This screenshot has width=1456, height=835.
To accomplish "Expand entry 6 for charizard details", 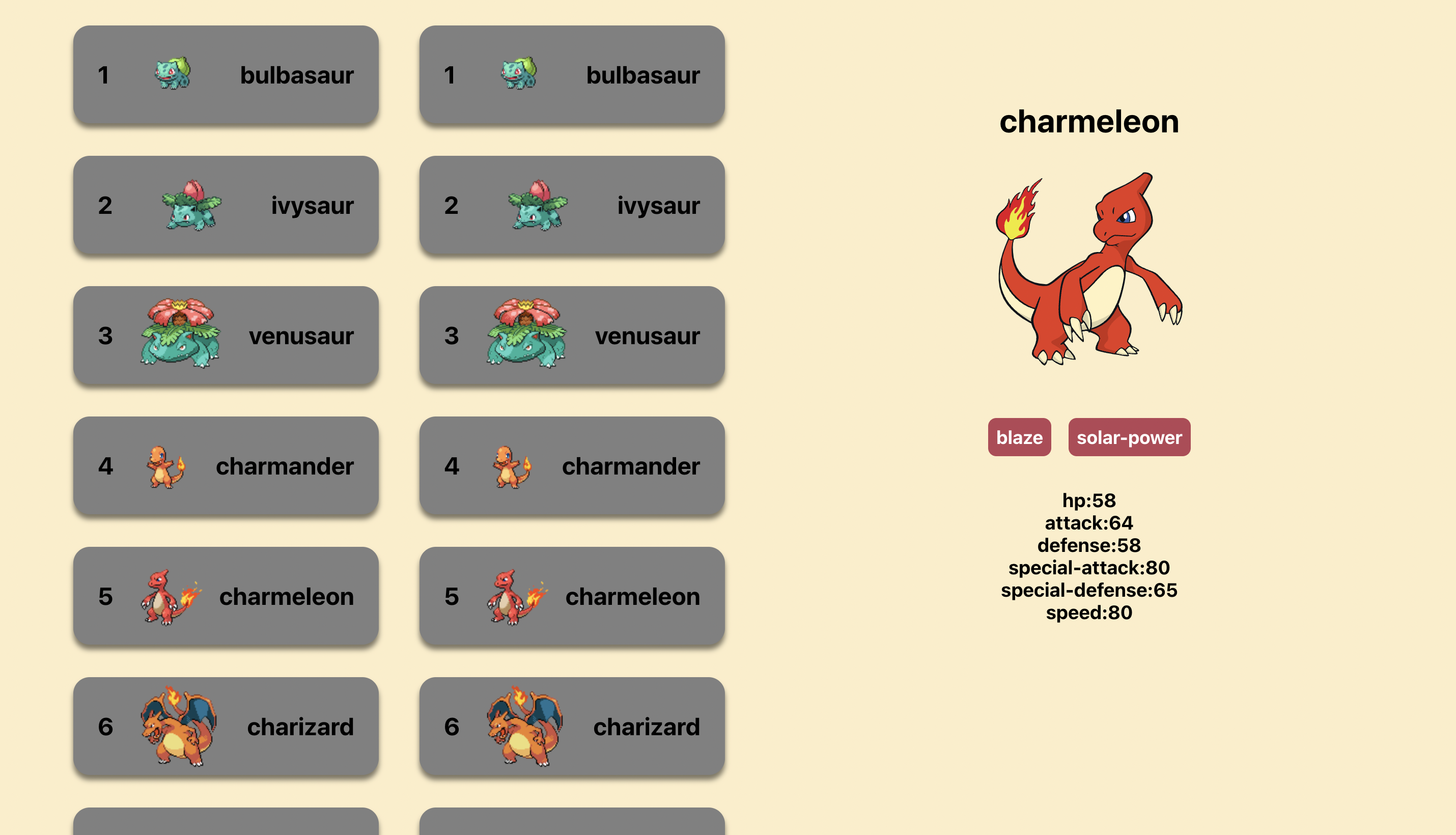I will [226, 726].
